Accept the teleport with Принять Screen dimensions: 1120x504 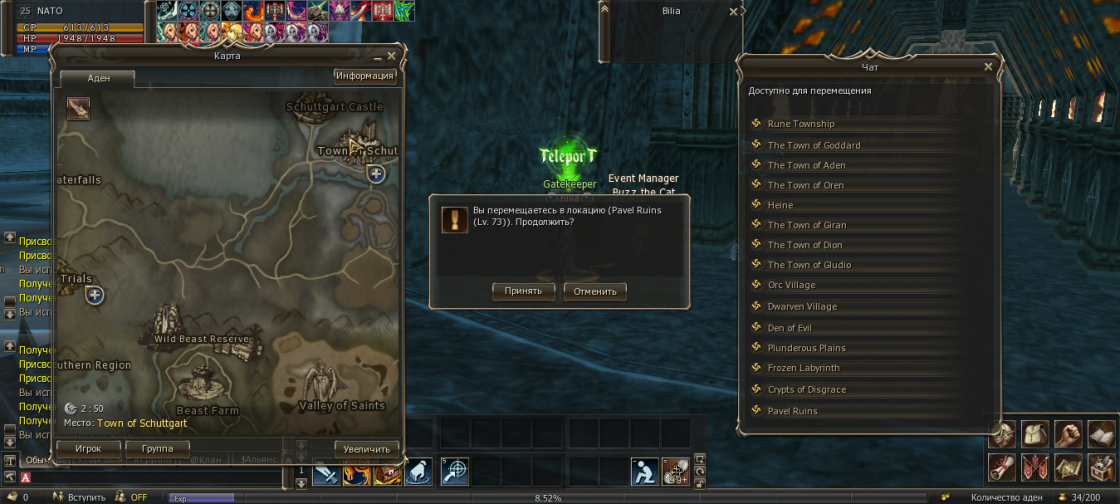(523, 291)
